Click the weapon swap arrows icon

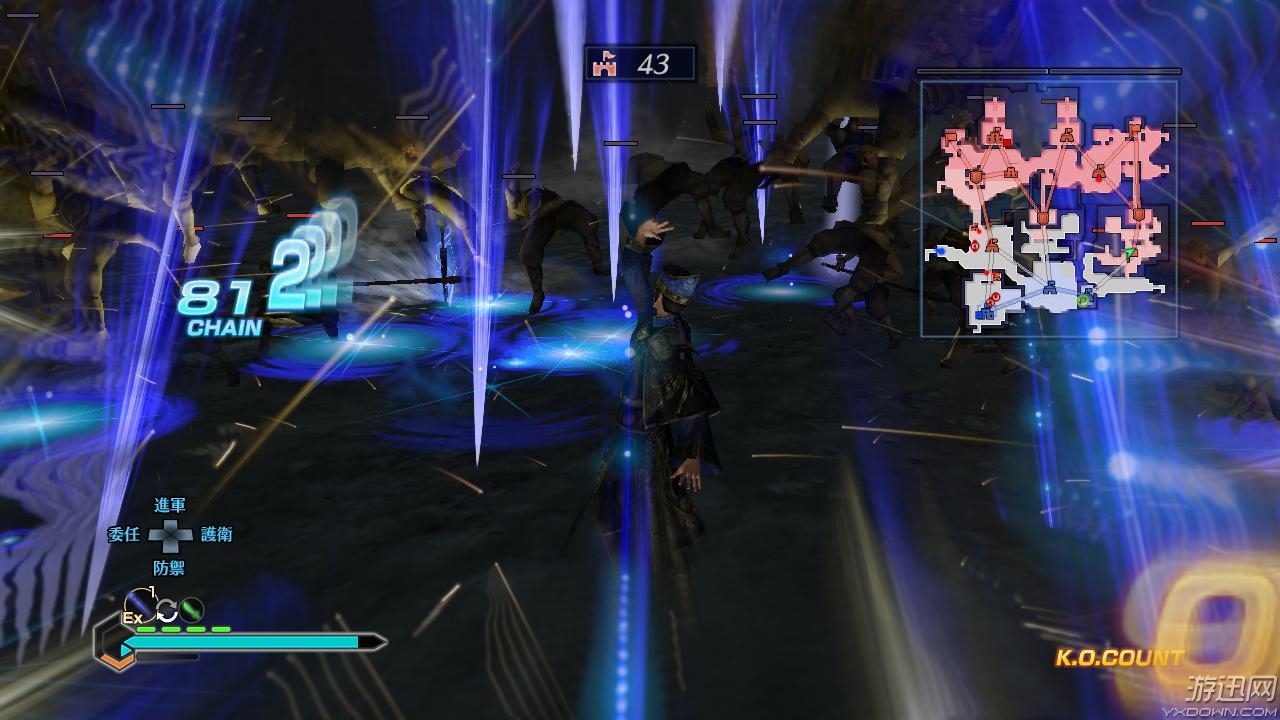coord(166,610)
